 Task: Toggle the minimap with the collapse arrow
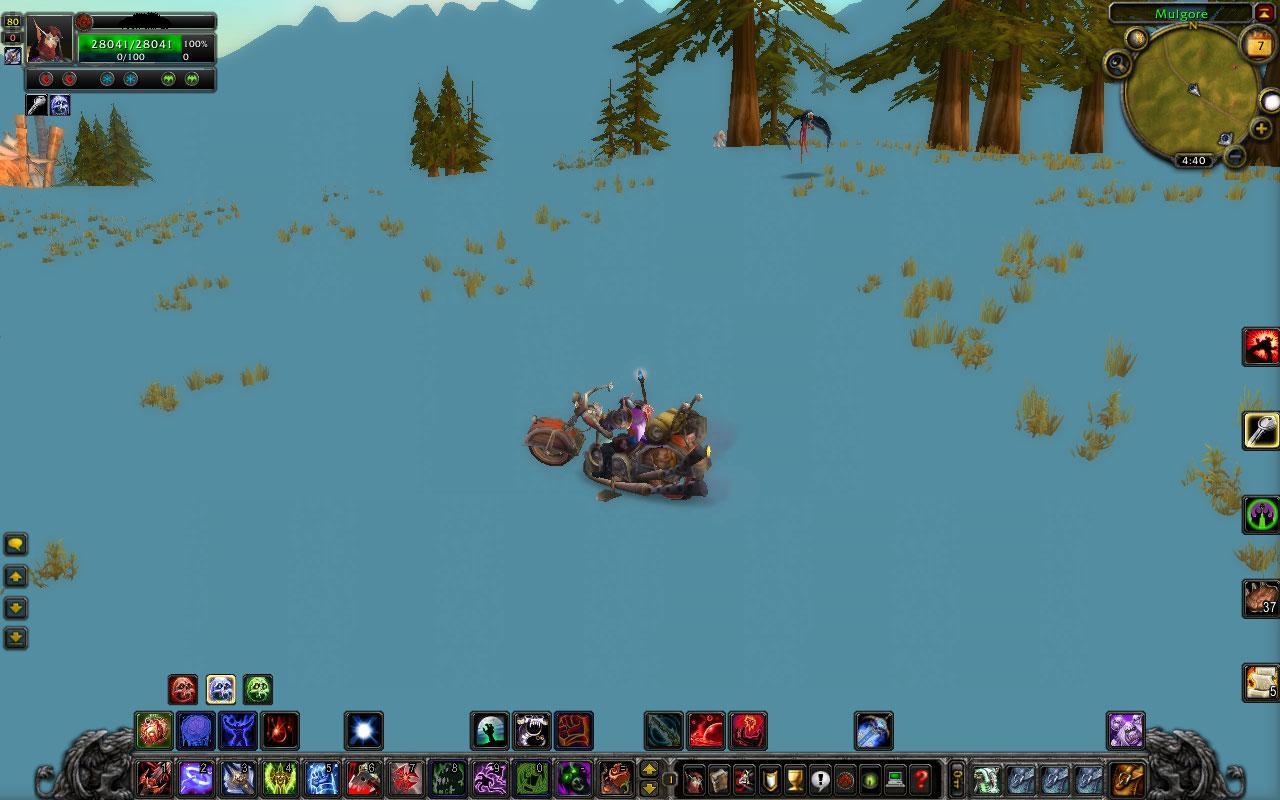[1262, 12]
